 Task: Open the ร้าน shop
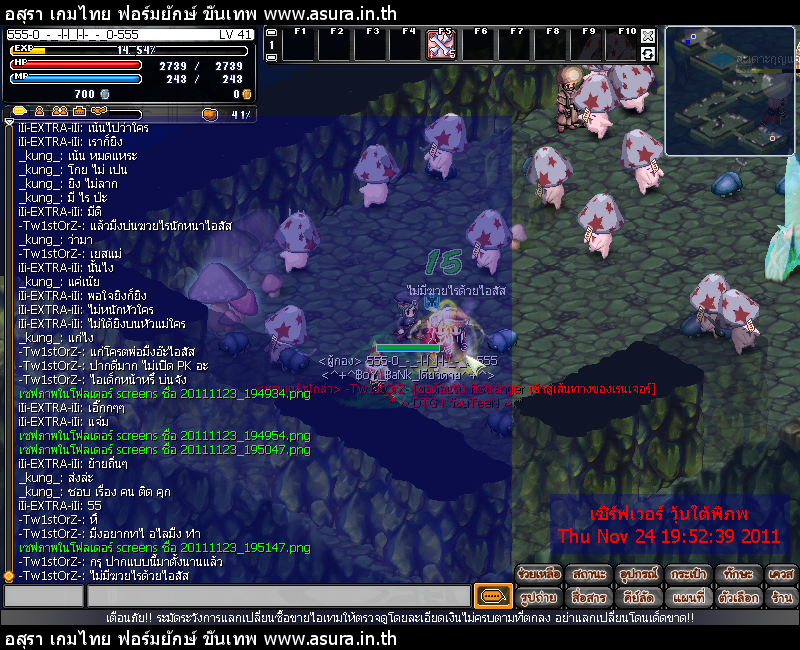(781, 597)
